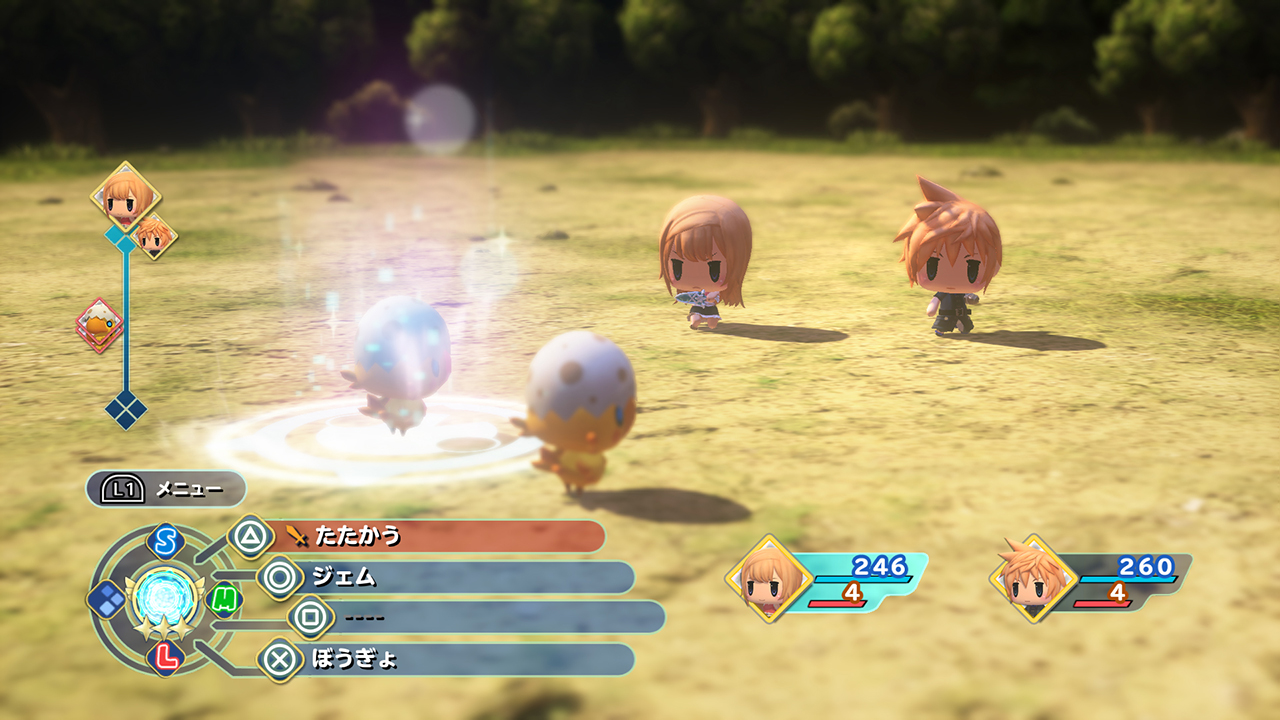Click the girl's large portrait on turn timeline
Image resolution: width=1280 pixels, height=720 pixels.
(126, 196)
